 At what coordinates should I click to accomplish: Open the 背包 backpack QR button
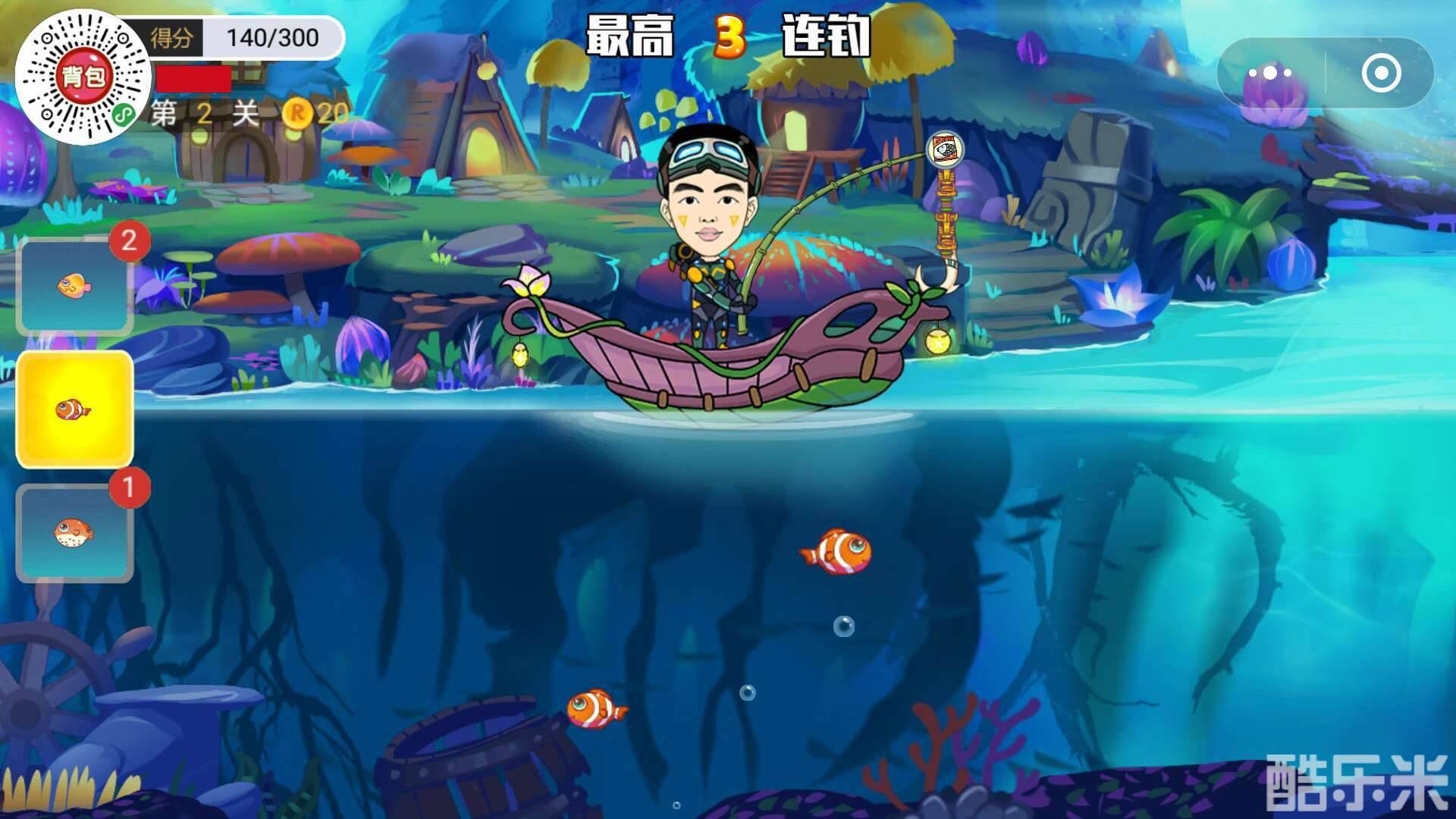[86, 74]
